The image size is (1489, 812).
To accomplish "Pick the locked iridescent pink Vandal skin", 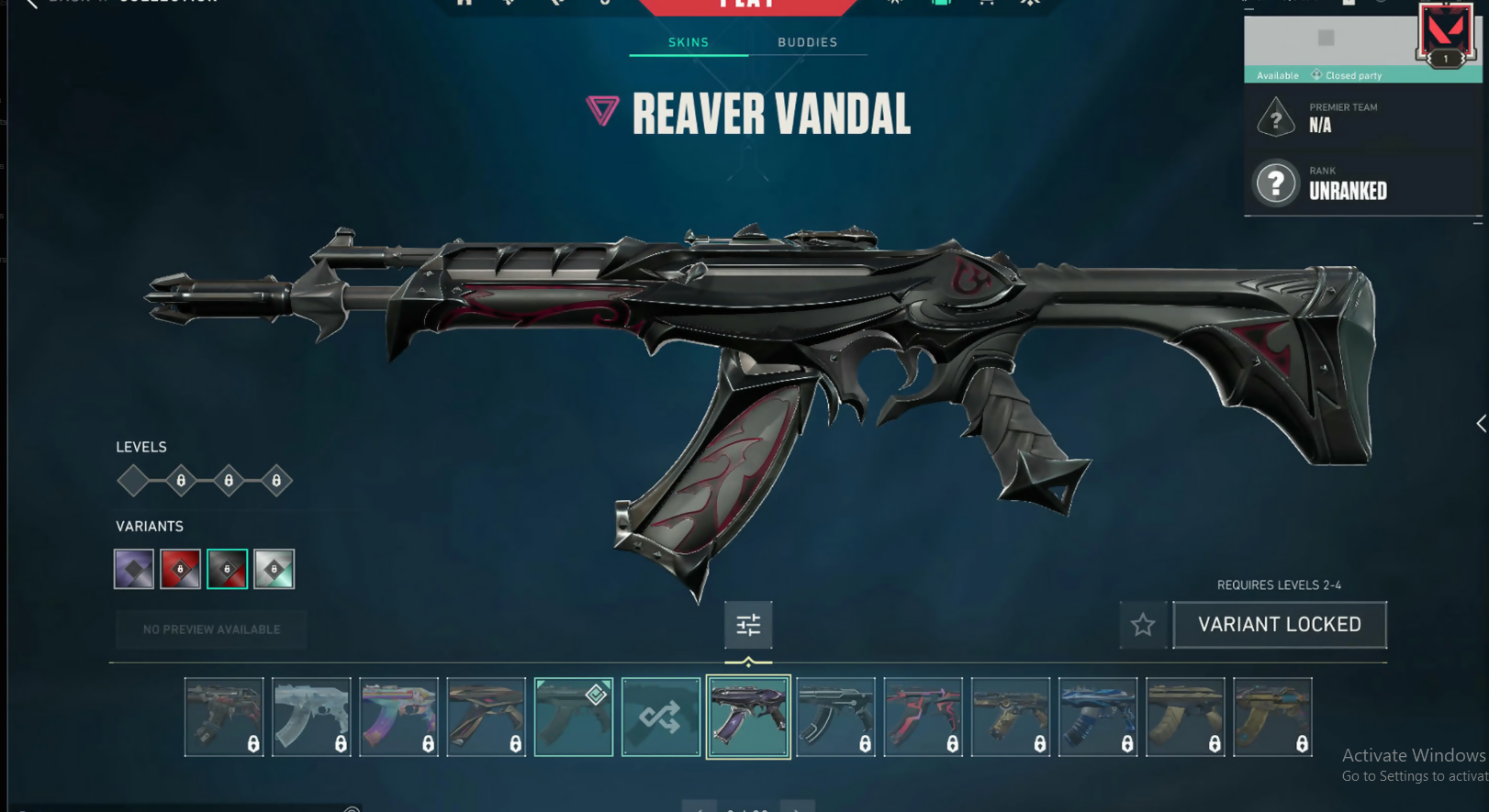I will coord(398,717).
